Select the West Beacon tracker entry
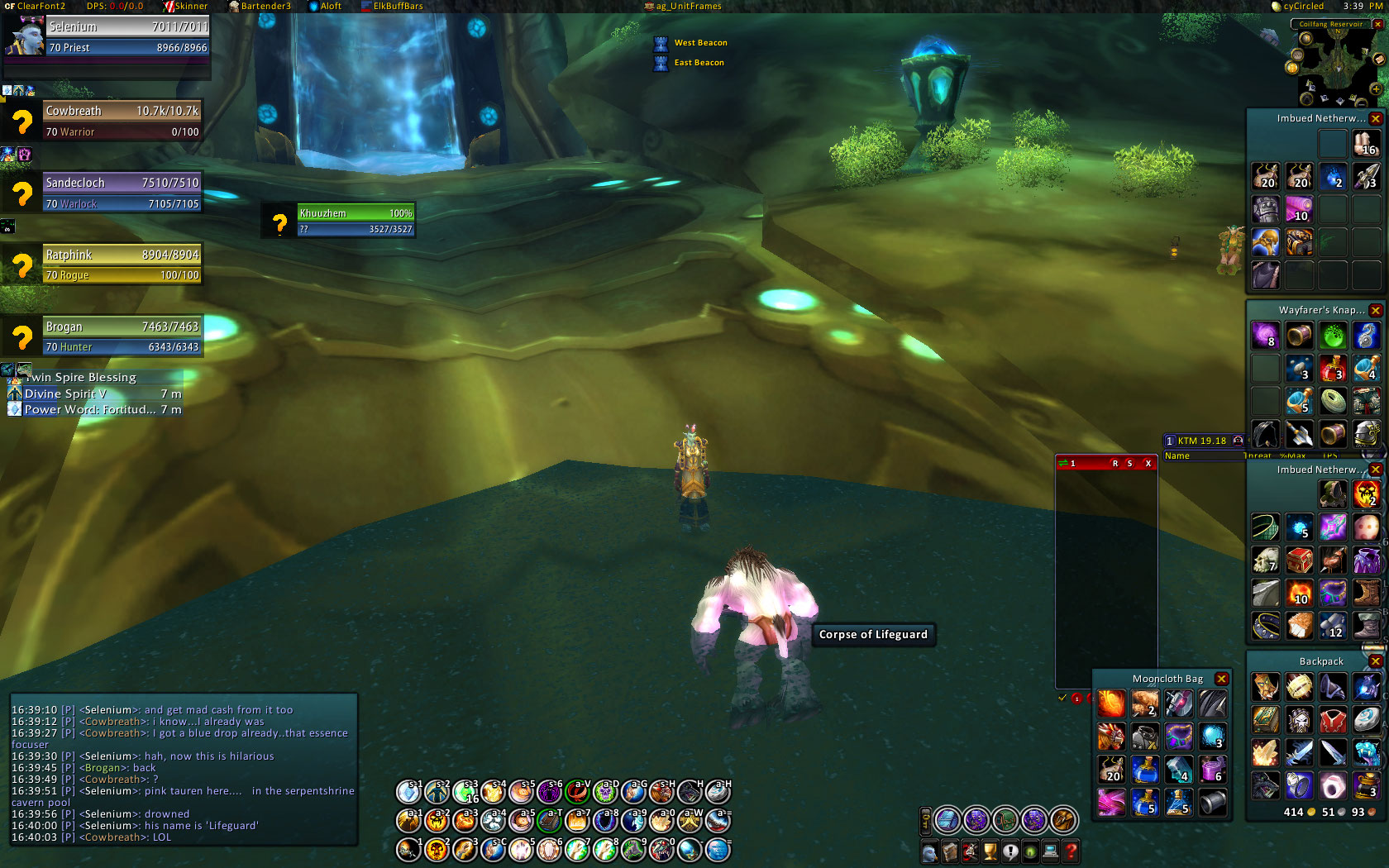 pyautogui.click(x=700, y=43)
